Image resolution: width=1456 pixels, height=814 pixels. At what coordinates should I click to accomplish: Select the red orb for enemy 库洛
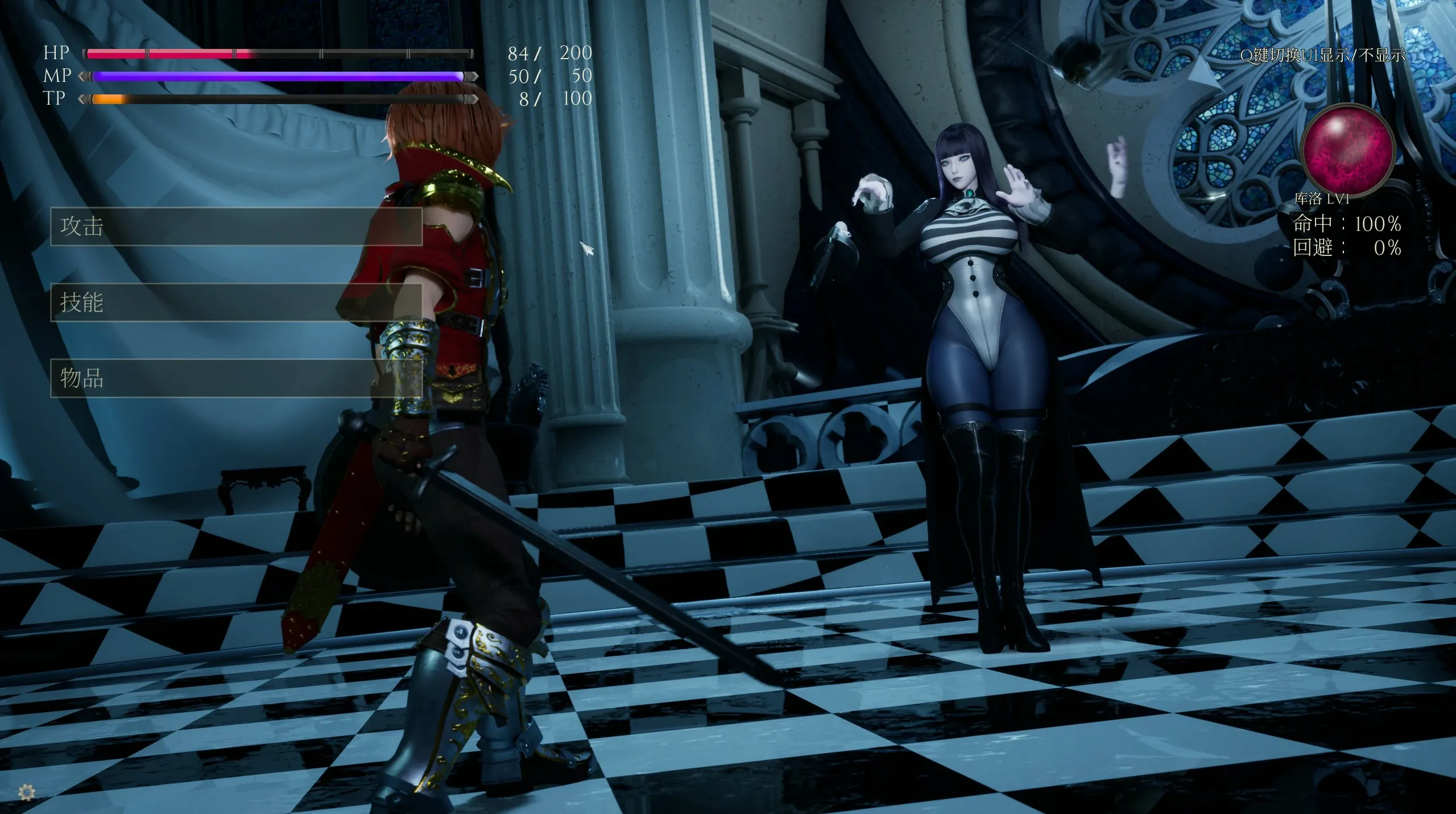click(1349, 149)
